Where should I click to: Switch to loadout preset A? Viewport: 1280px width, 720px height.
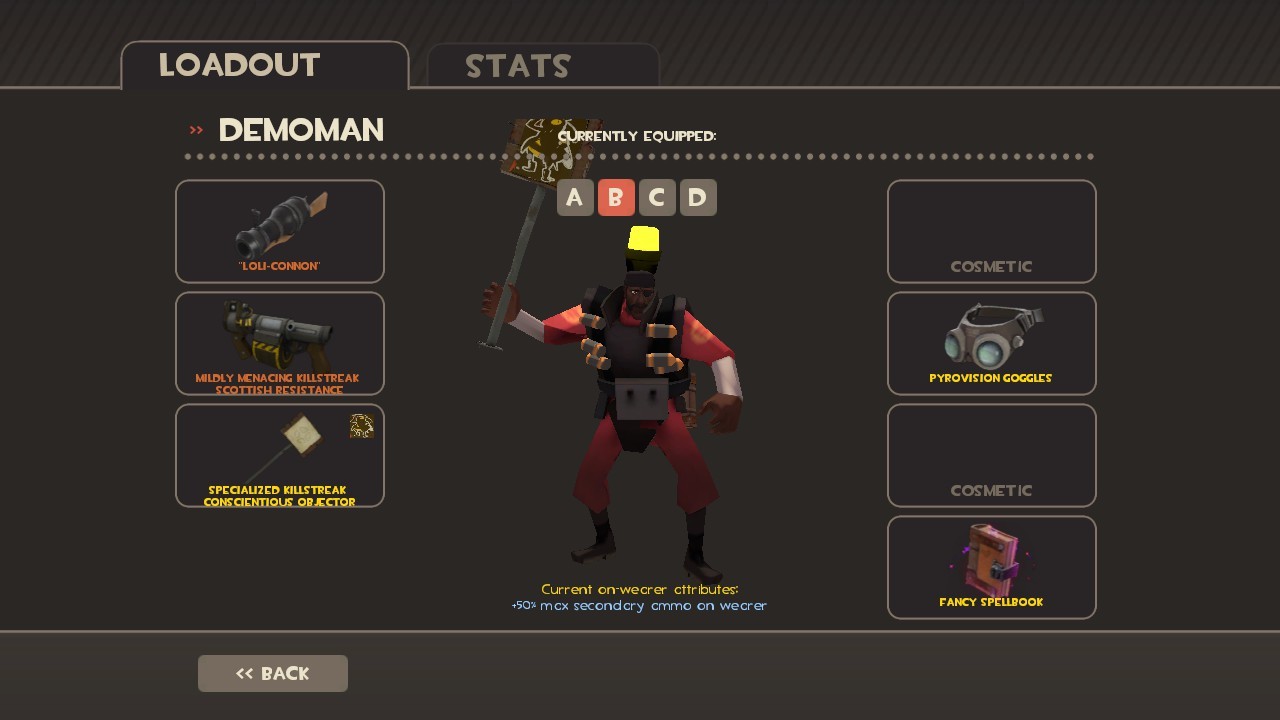point(575,197)
